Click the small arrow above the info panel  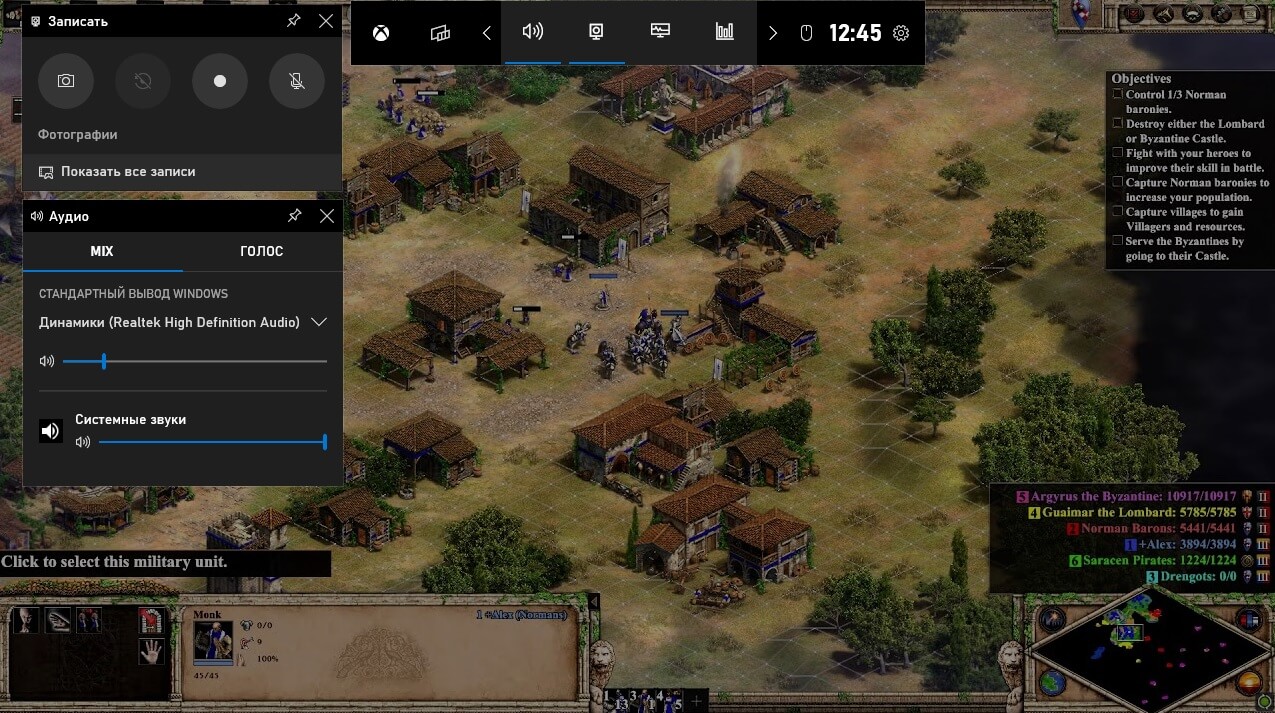(x=593, y=602)
